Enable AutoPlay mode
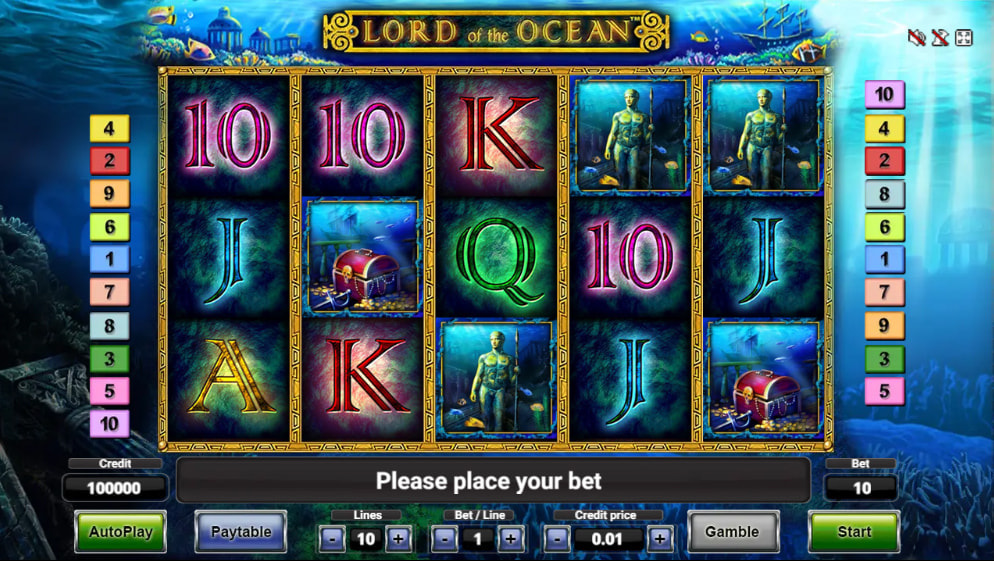 coord(120,532)
